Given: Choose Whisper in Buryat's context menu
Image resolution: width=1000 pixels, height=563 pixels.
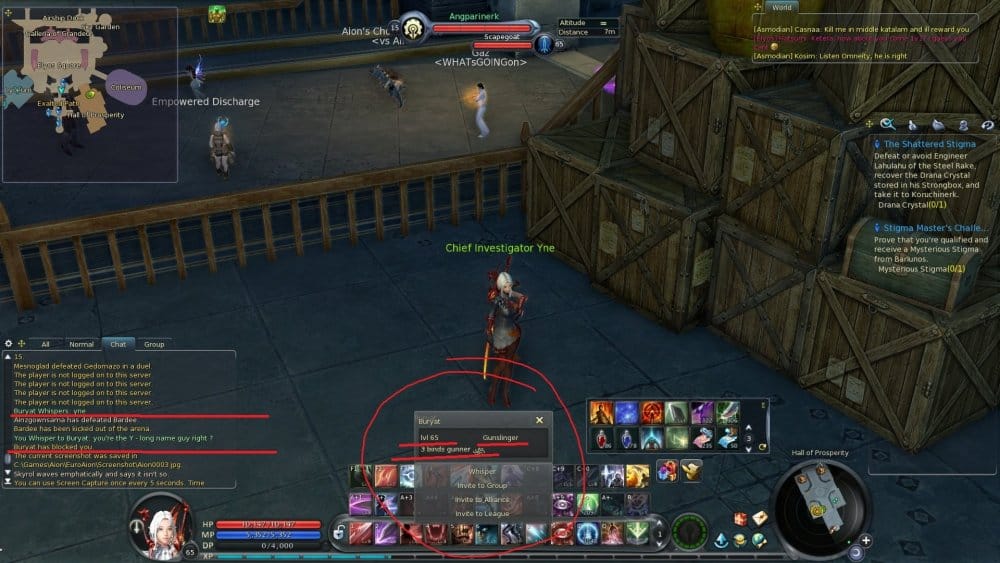Looking at the screenshot, I should [x=482, y=471].
